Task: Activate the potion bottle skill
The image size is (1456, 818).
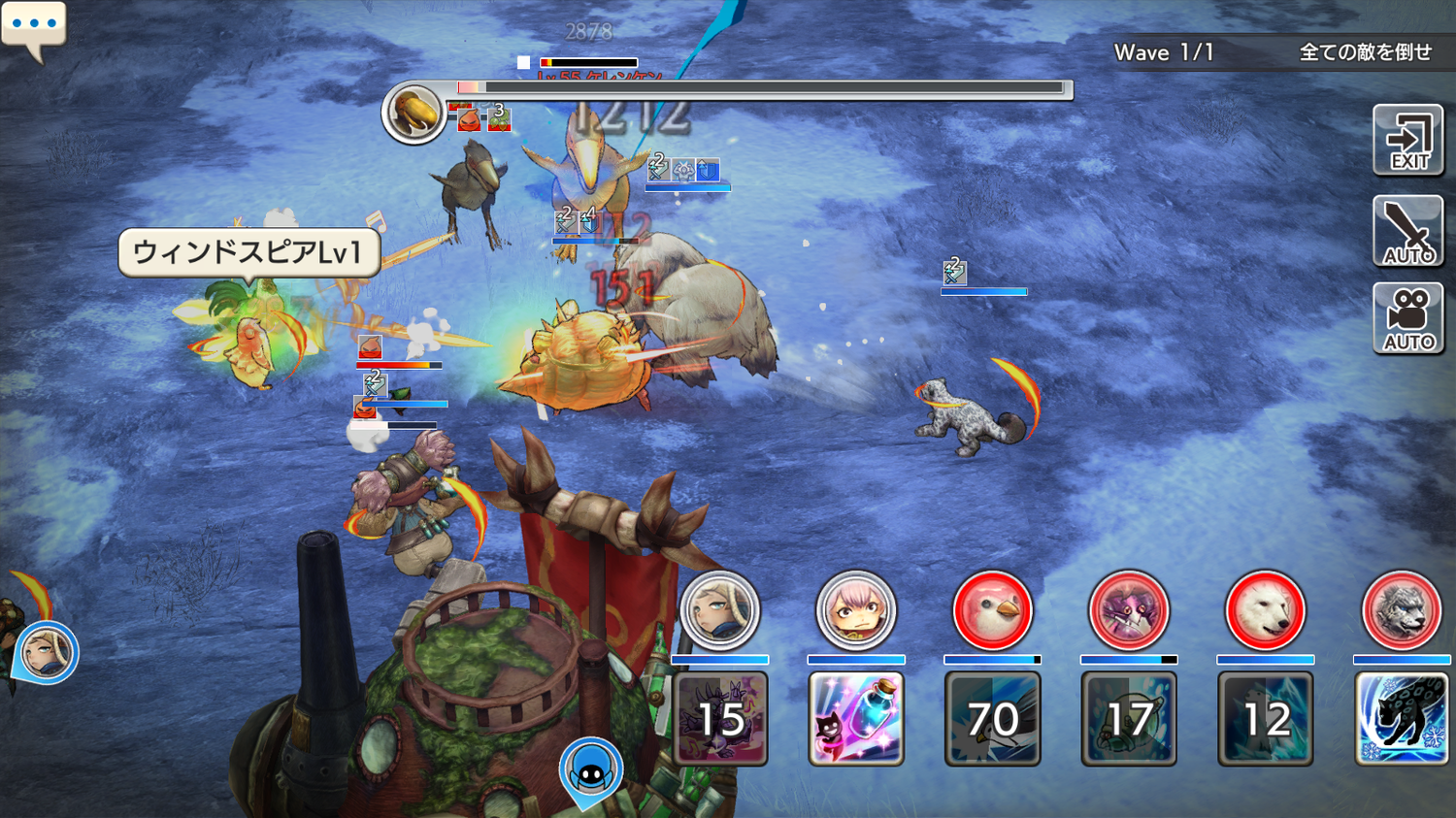Action: point(855,719)
